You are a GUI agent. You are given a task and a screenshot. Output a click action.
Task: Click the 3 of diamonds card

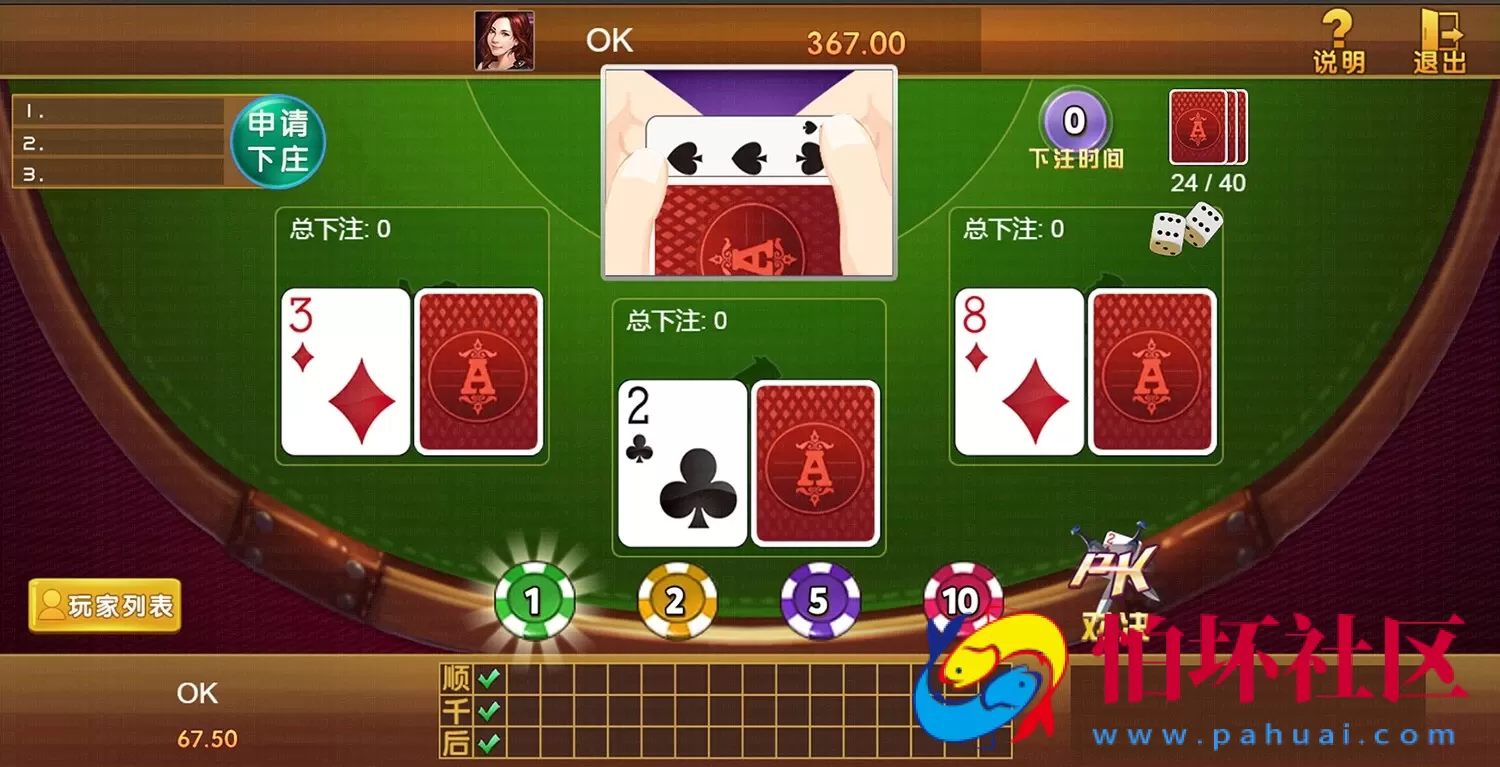pyautogui.click(x=345, y=370)
